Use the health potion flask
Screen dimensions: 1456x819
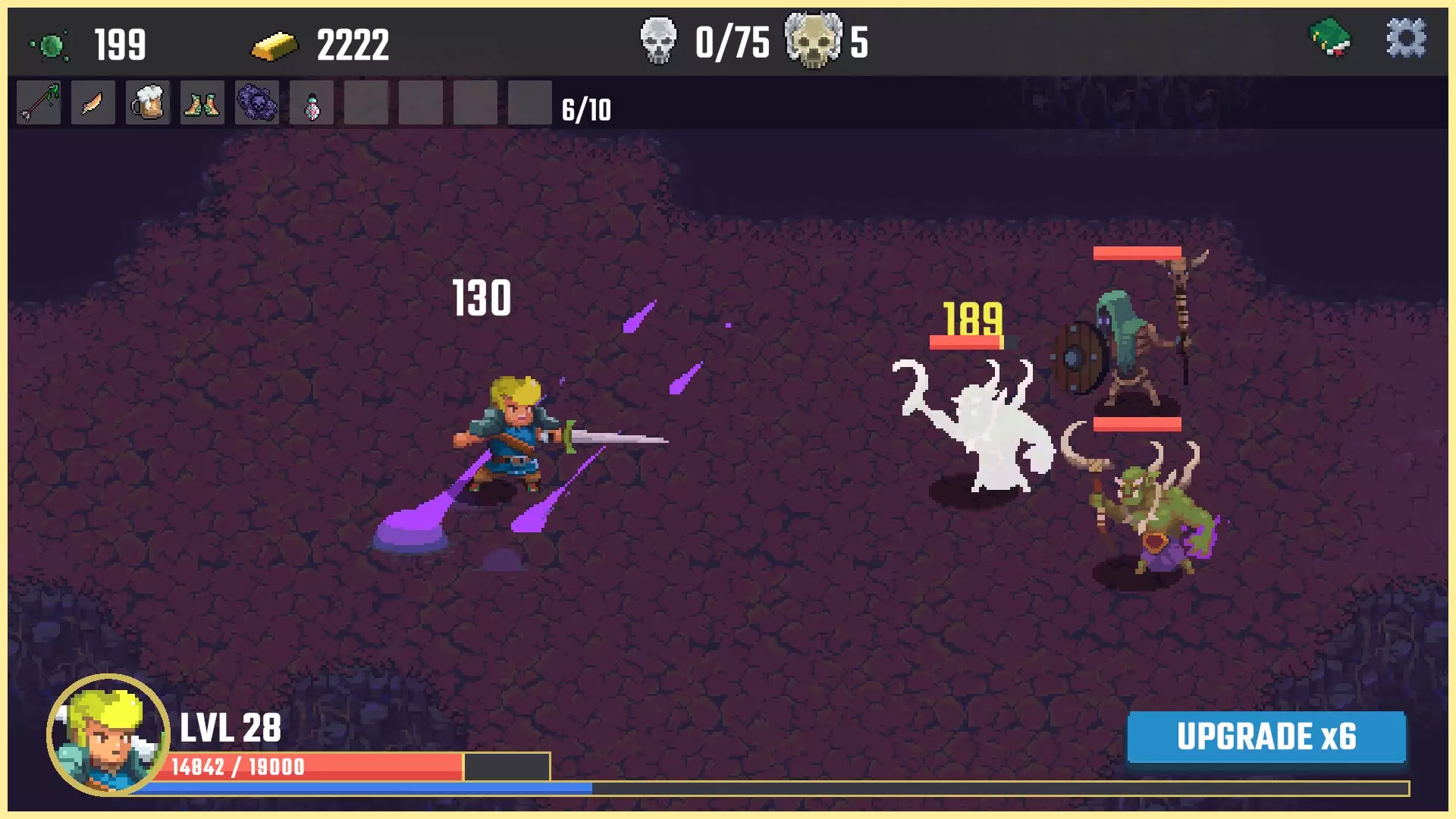point(311,103)
